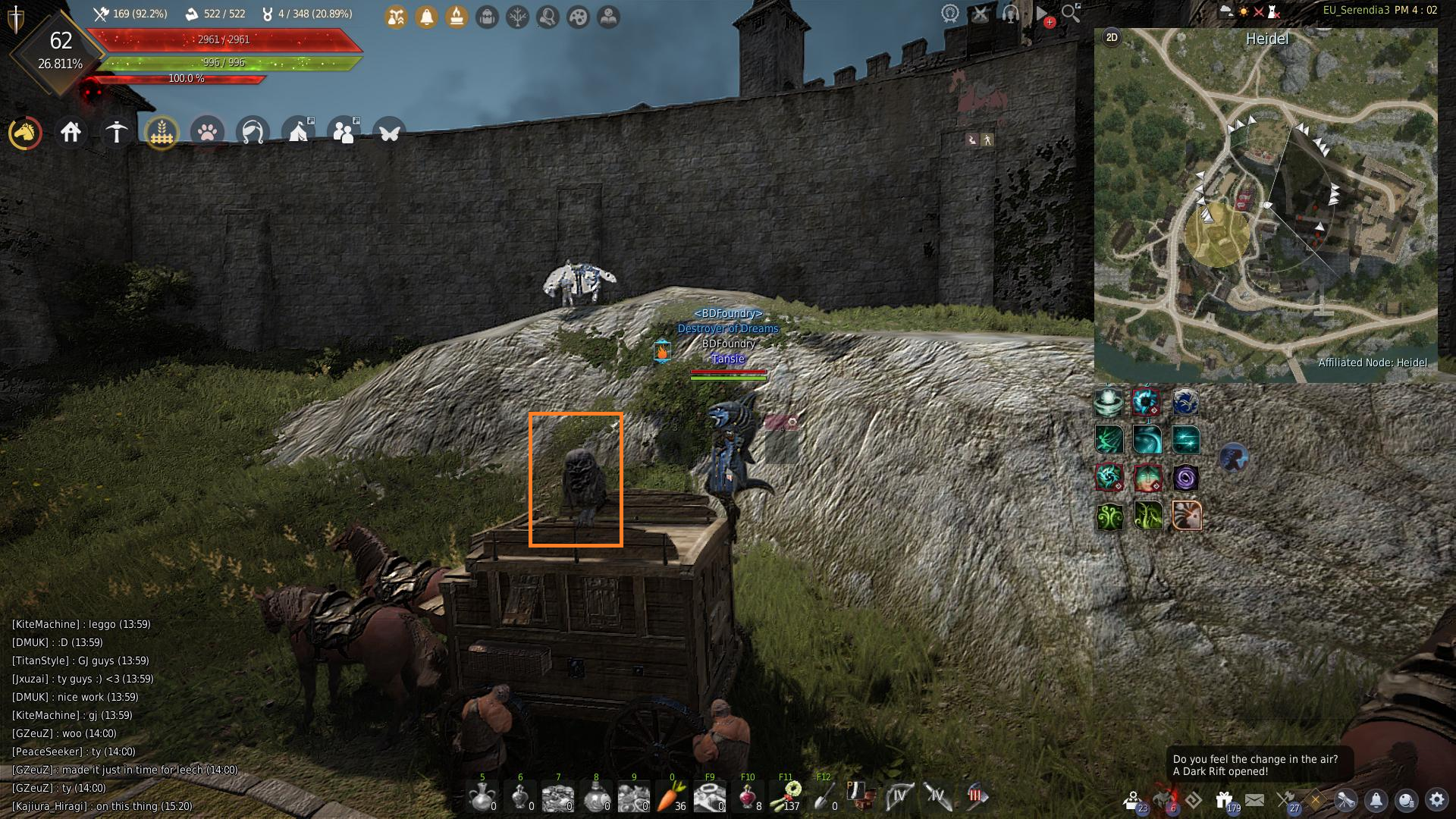The image size is (1456, 819).
Task: Click the notification bell in bottom bar
Action: (1376, 799)
